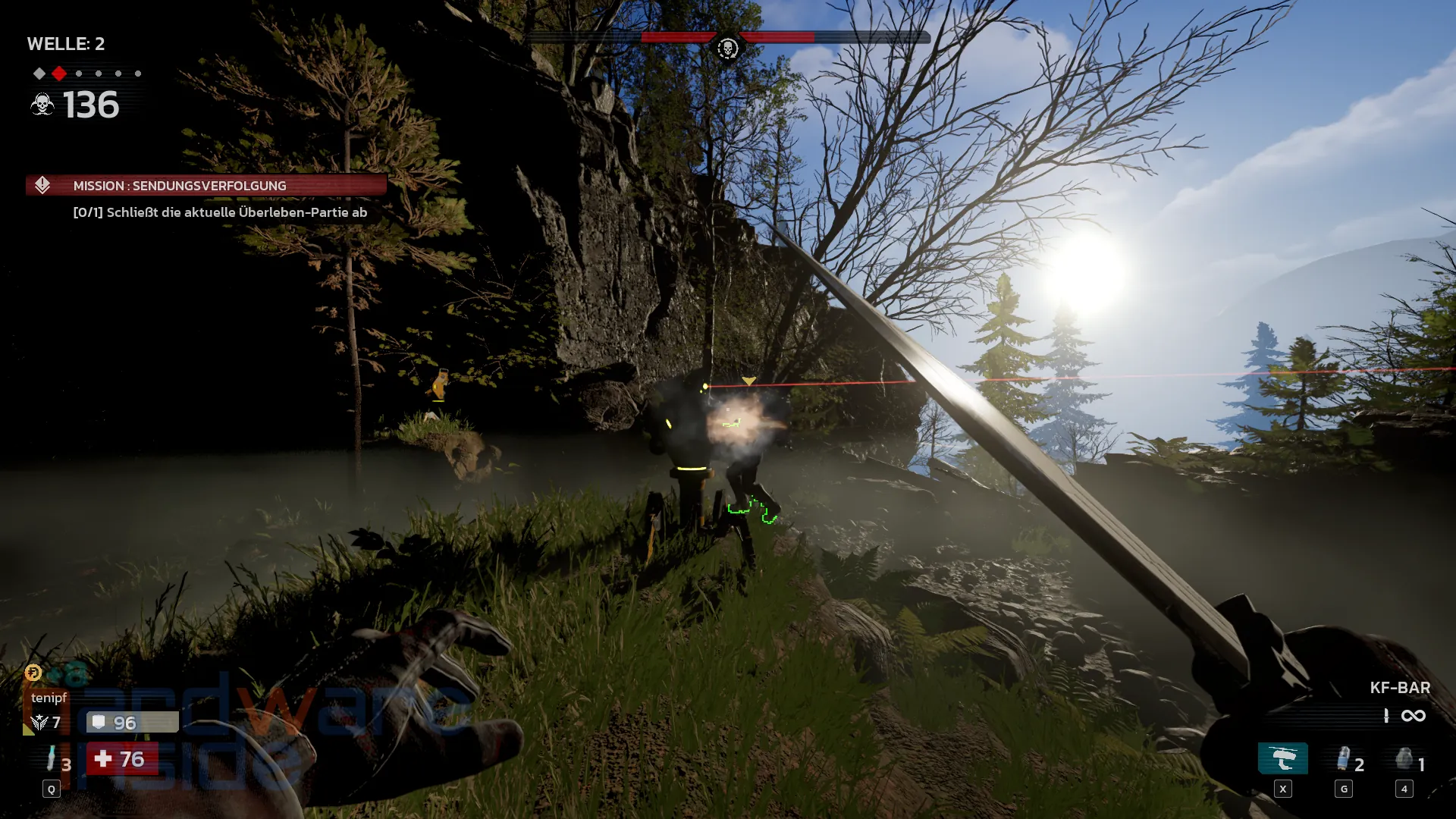1456x819 pixels.
Task: Click the boss skull emblem
Action: pyautogui.click(x=727, y=49)
